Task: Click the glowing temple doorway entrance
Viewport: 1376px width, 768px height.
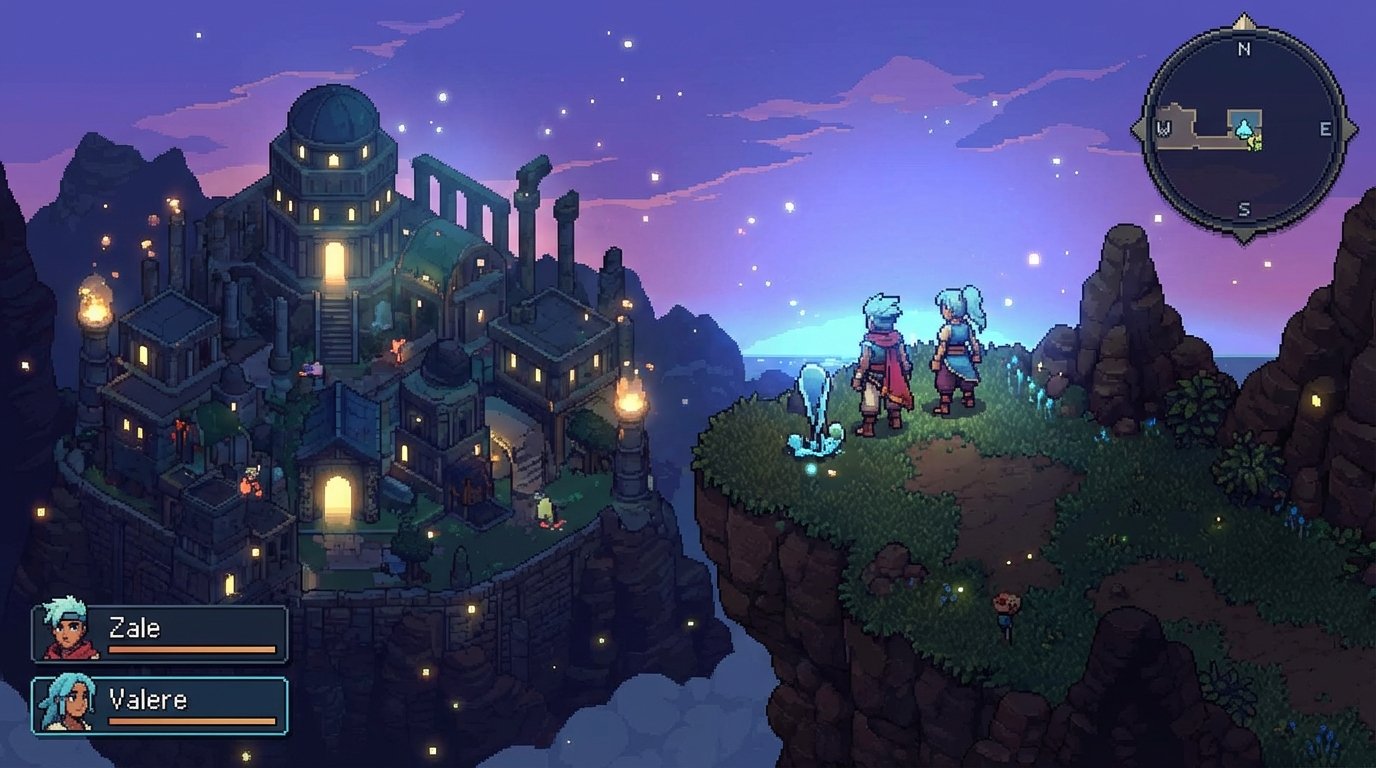Action: tap(337, 500)
